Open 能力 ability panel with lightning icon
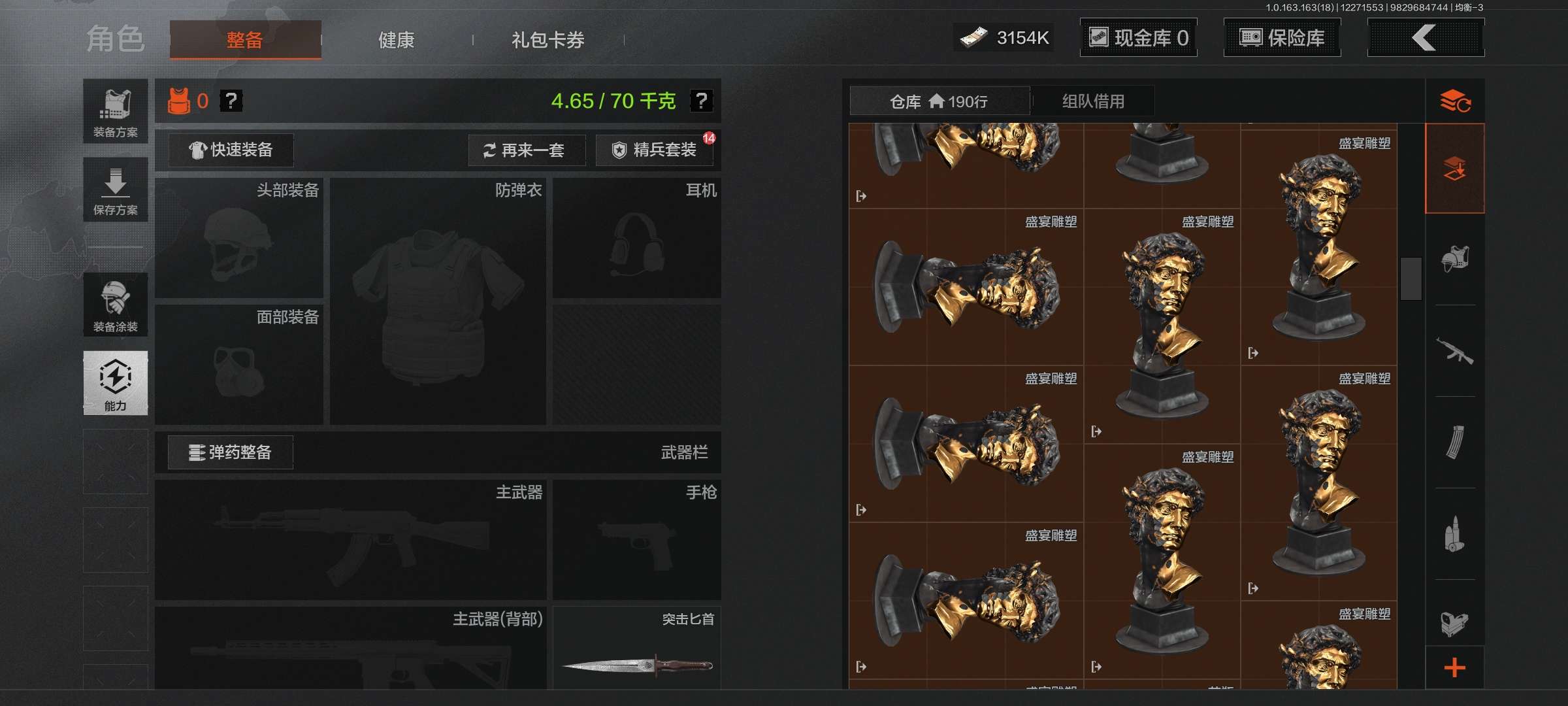The width and height of the screenshot is (1568, 706). click(x=115, y=382)
